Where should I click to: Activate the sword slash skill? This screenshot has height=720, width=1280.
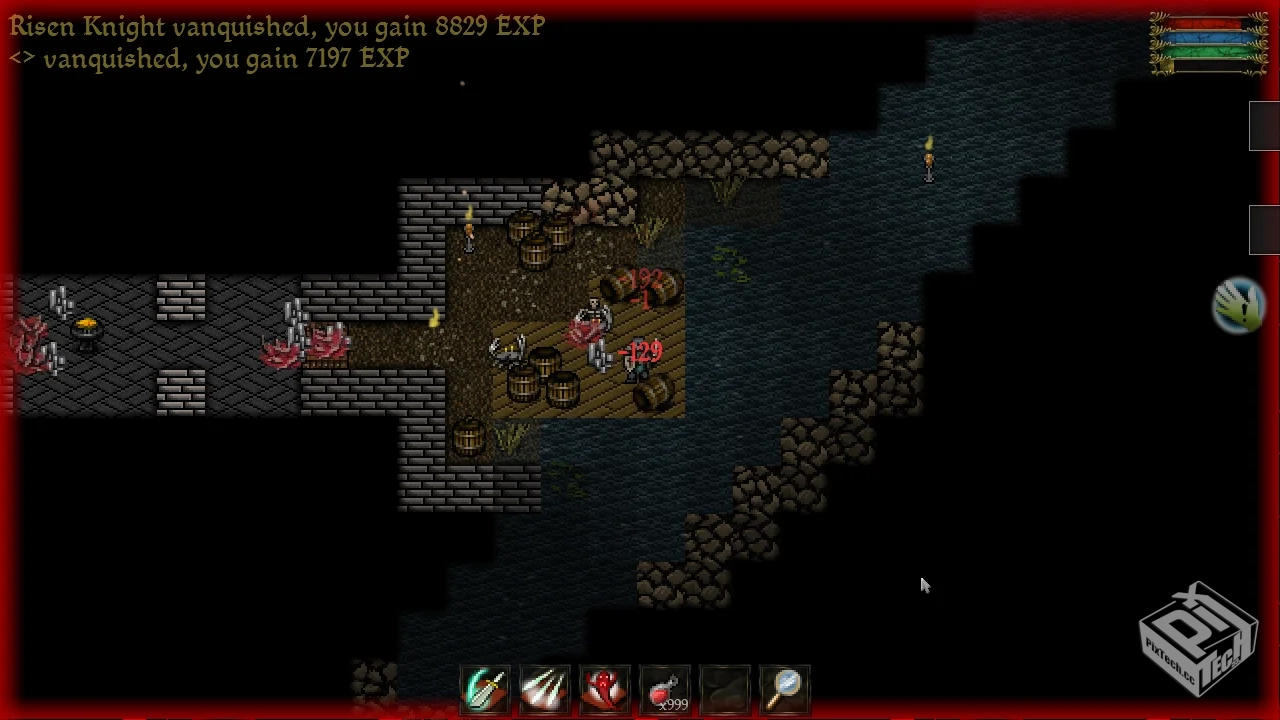point(485,690)
